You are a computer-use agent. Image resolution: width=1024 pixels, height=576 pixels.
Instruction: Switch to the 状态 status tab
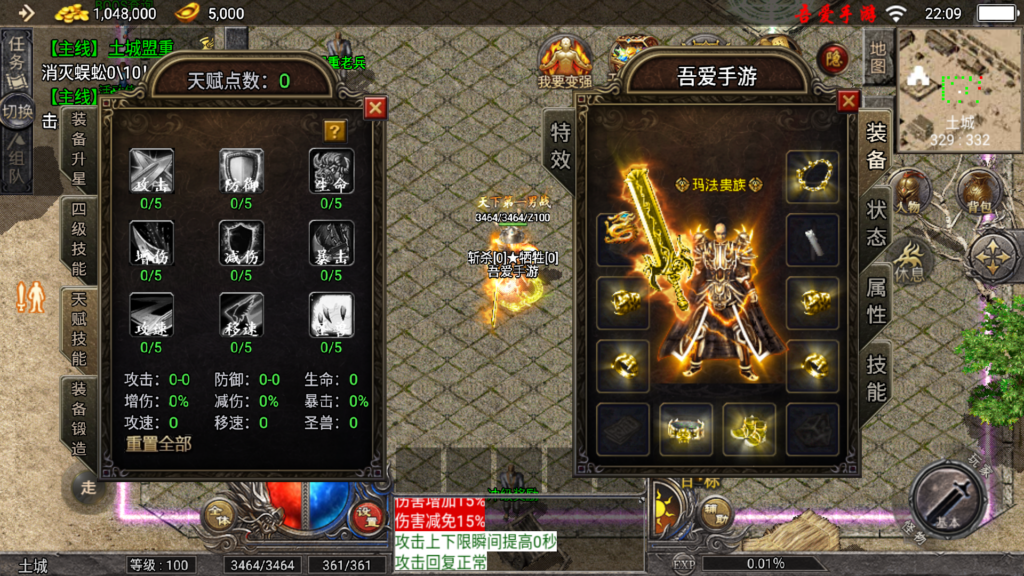pos(876,224)
